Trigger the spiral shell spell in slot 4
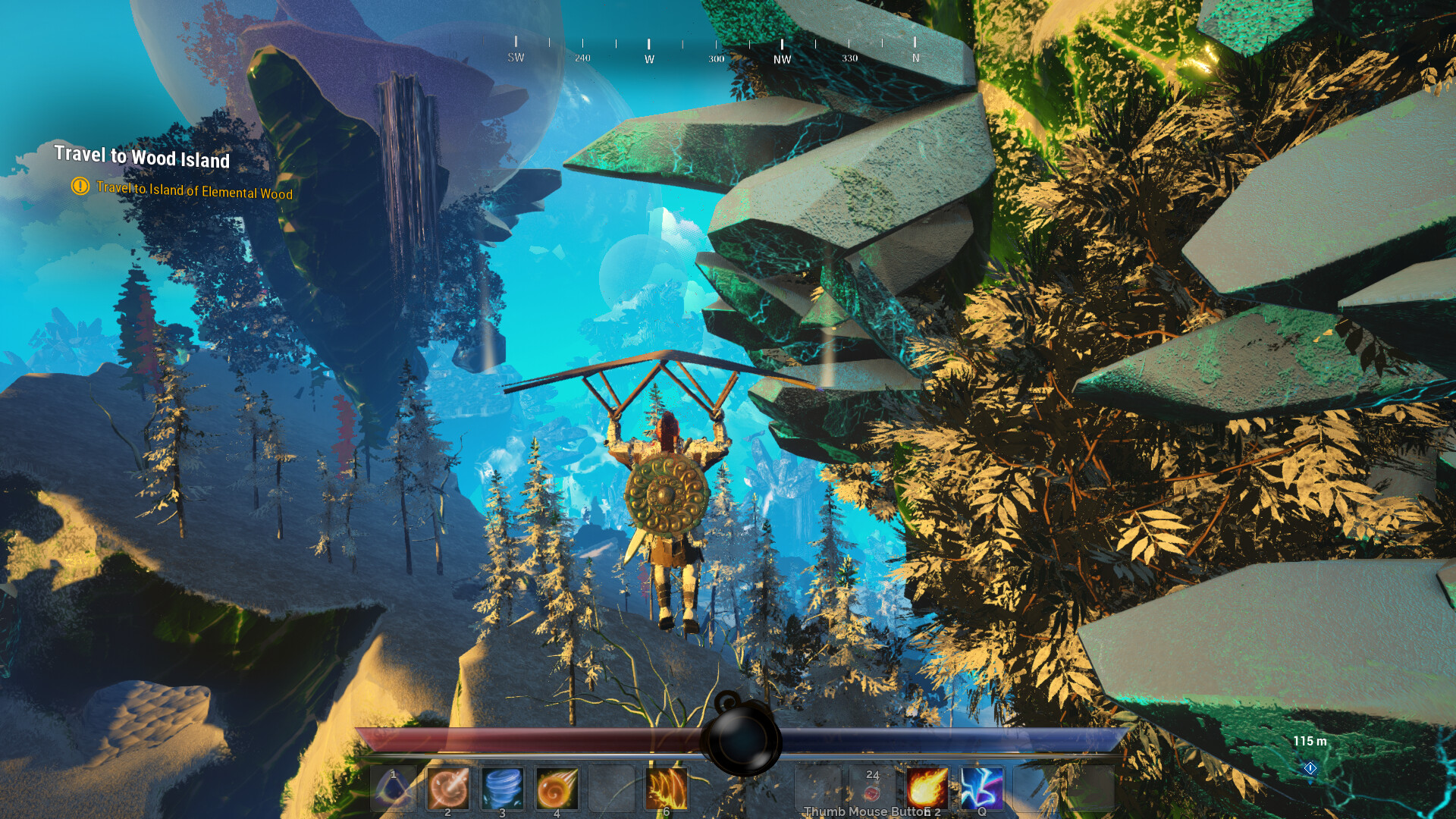The width and height of the screenshot is (1456, 819). pos(558,787)
